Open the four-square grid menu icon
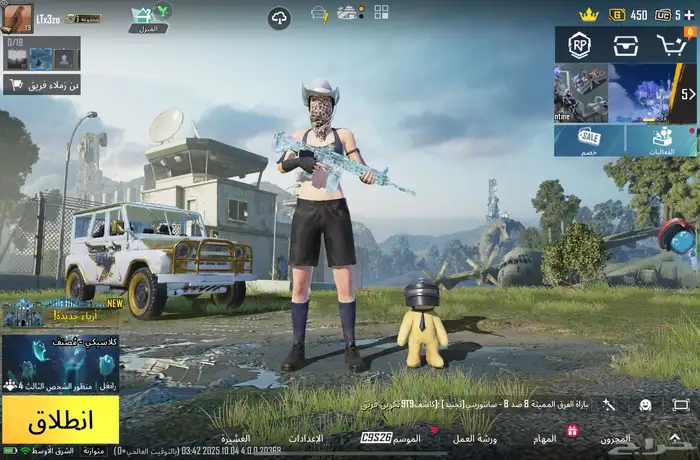The image size is (700, 460). [382, 13]
